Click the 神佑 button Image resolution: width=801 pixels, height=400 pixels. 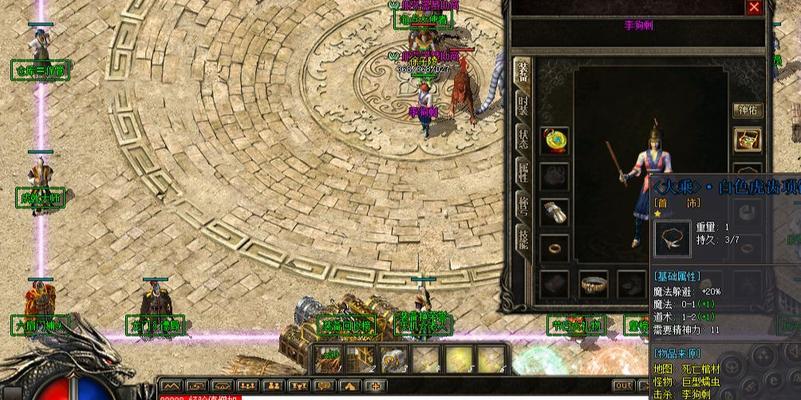748,110
